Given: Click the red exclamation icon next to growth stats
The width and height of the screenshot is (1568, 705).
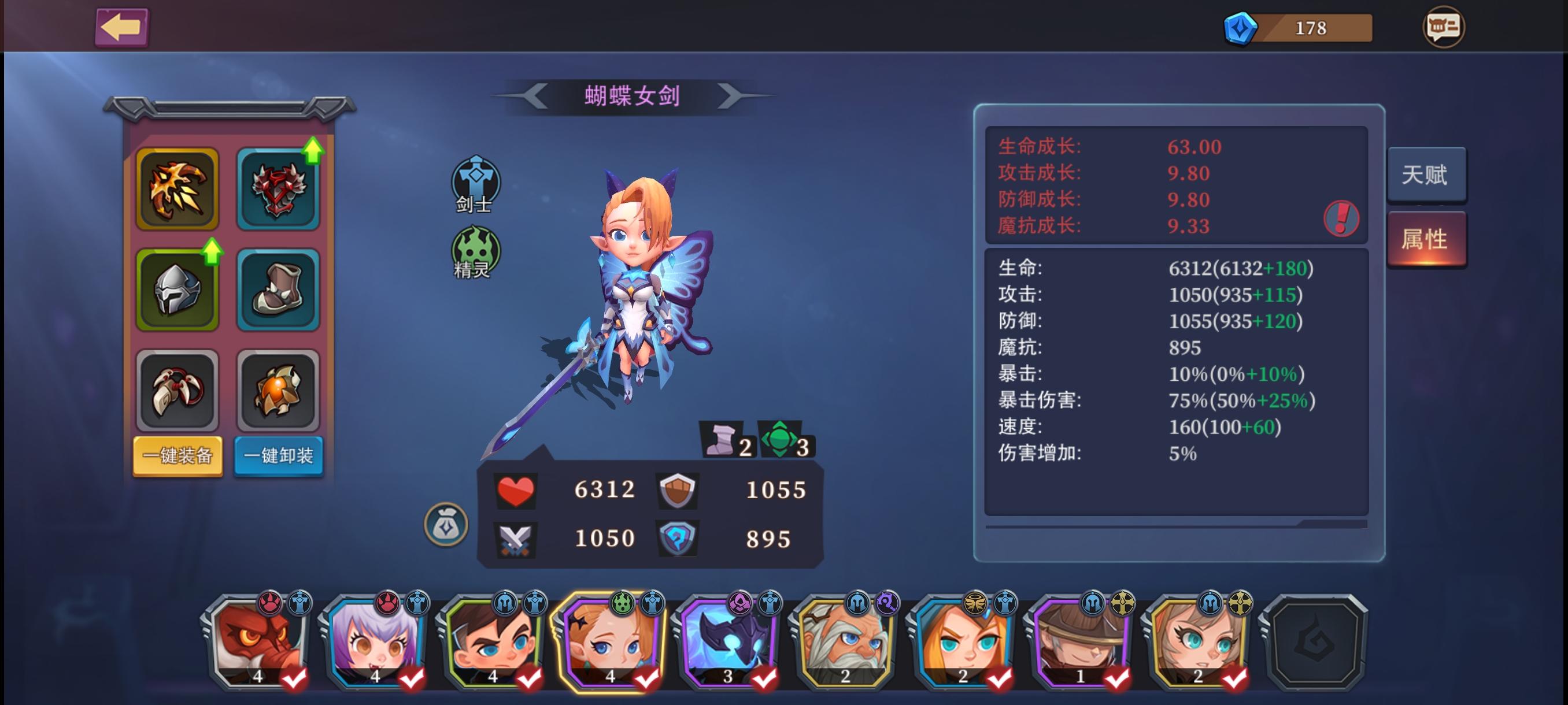Looking at the screenshot, I should [x=1343, y=219].
